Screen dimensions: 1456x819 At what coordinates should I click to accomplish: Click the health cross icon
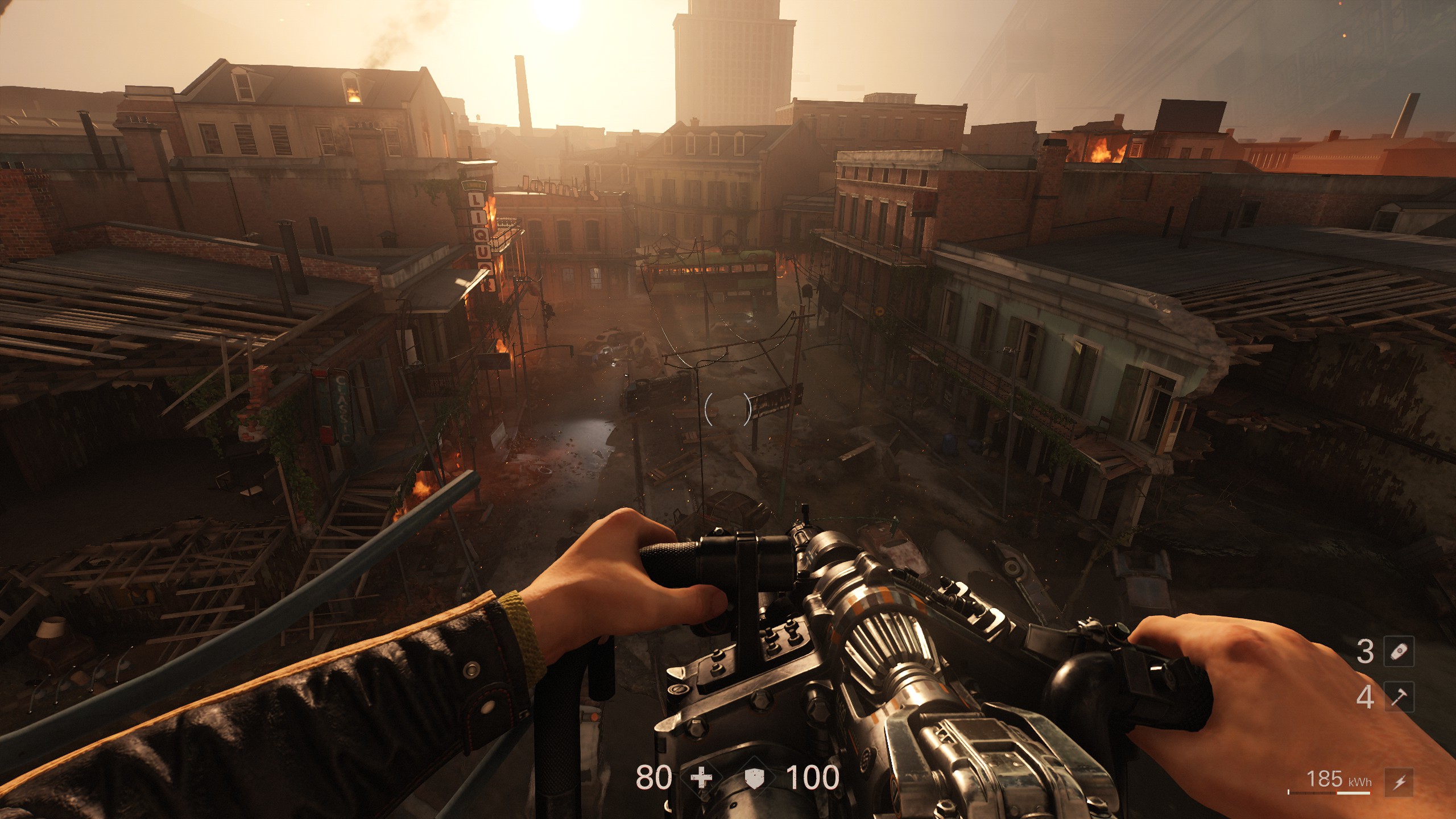702,777
